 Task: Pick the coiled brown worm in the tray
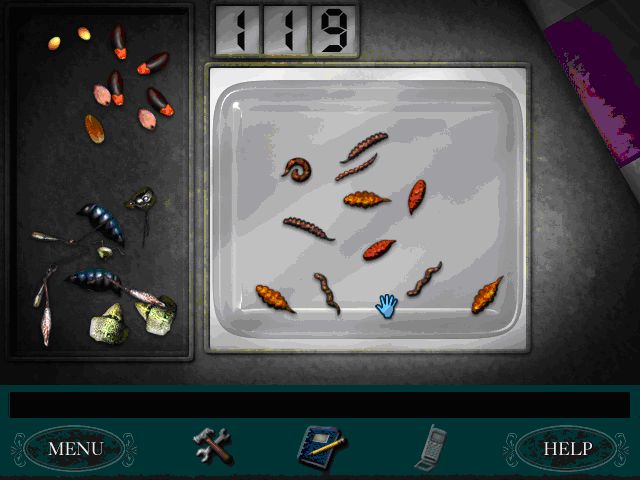[297, 169]
